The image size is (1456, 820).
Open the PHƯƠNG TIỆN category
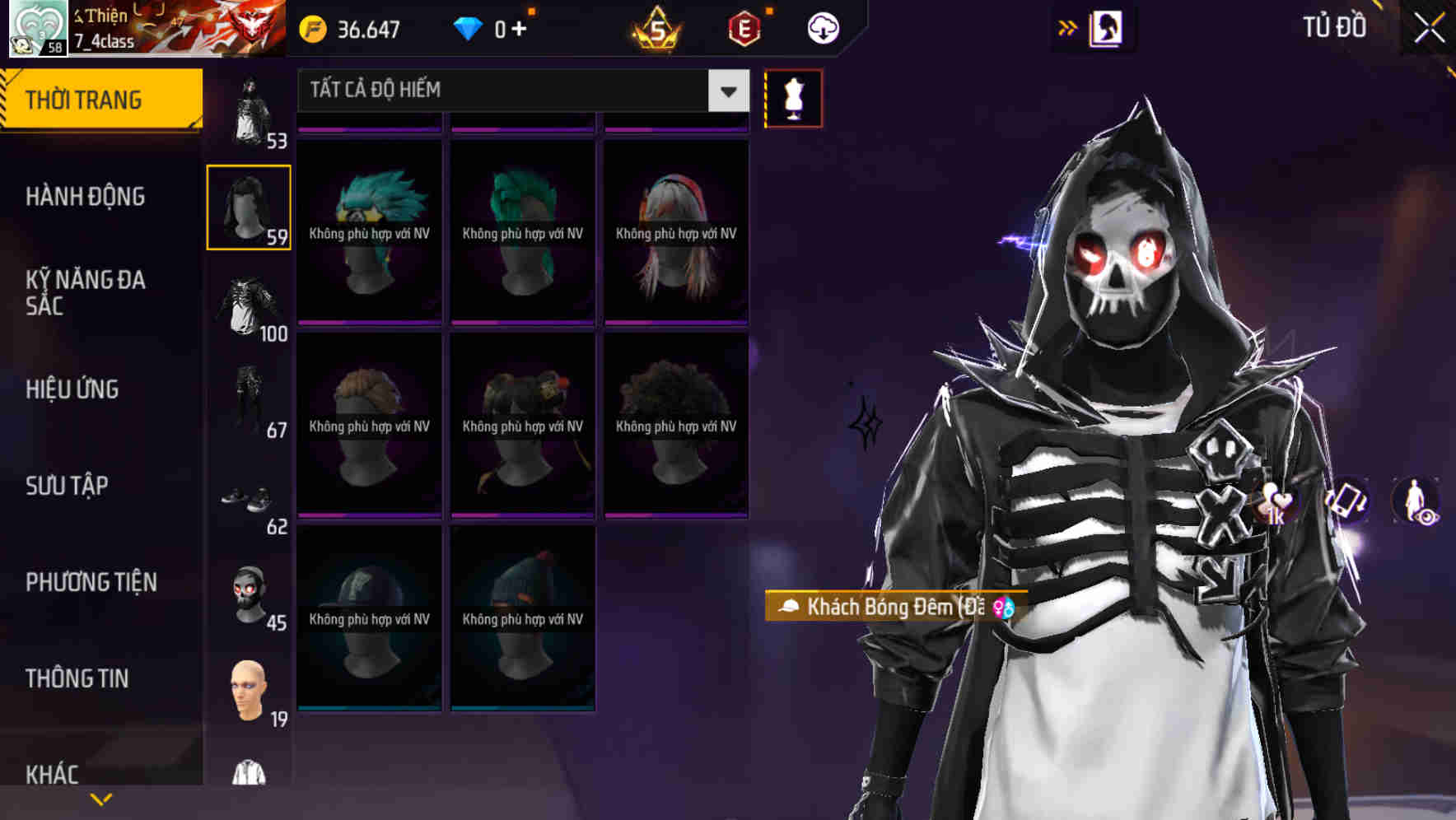(91, 581)
